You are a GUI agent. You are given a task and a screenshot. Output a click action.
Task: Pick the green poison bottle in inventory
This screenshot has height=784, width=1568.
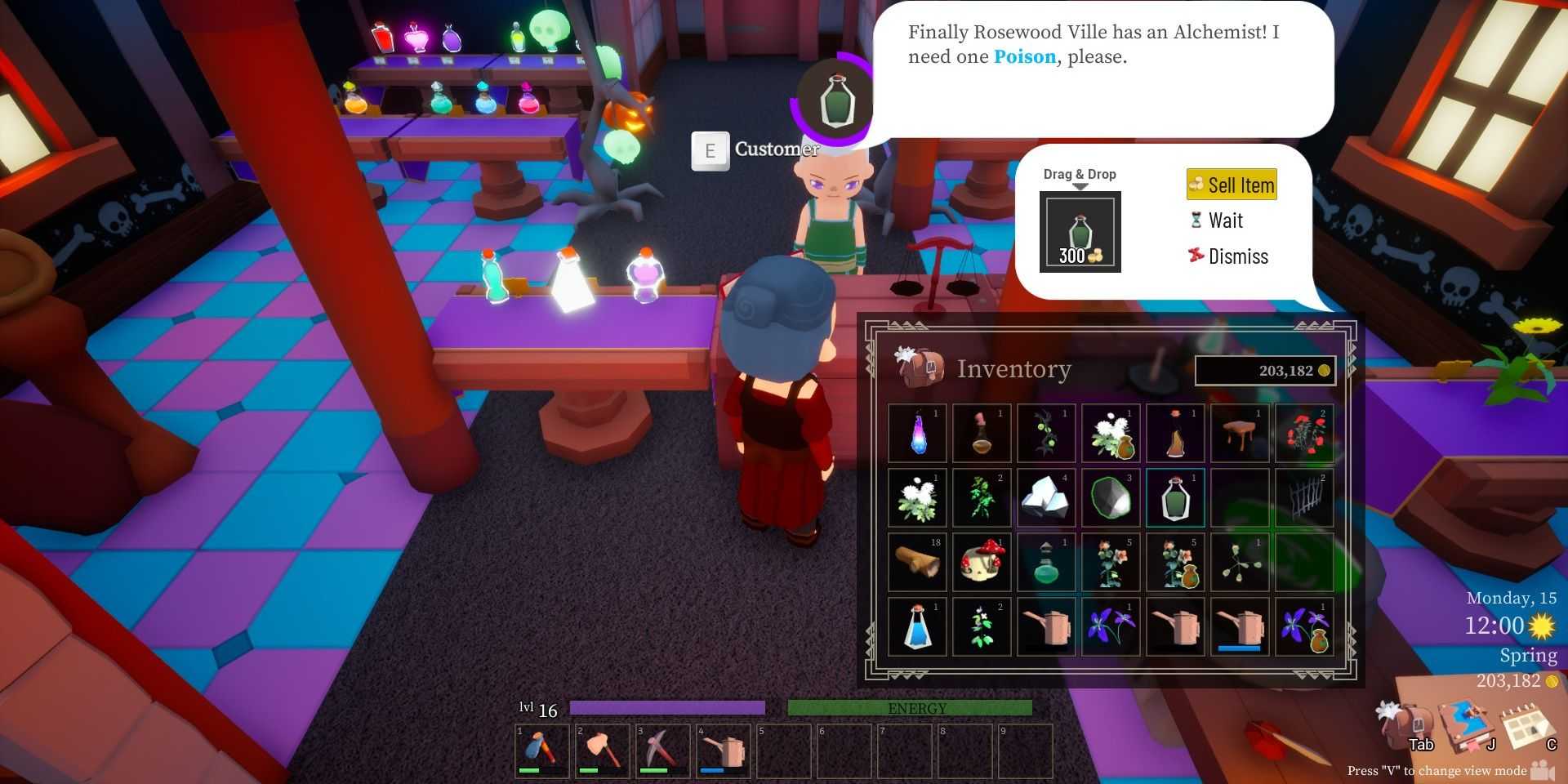click(x=1175, y=497)
